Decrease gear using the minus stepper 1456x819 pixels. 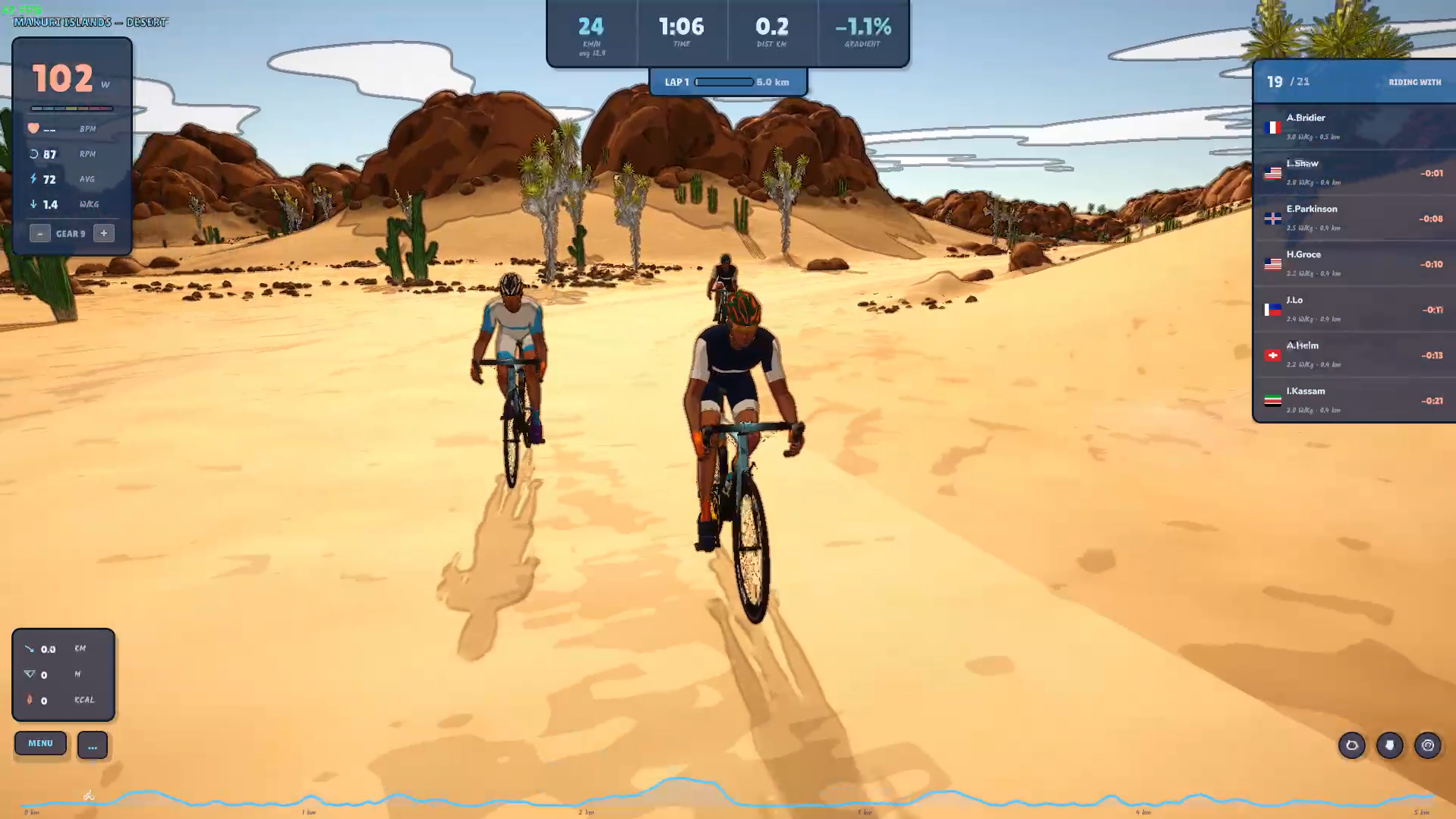(x=39, y=233)
